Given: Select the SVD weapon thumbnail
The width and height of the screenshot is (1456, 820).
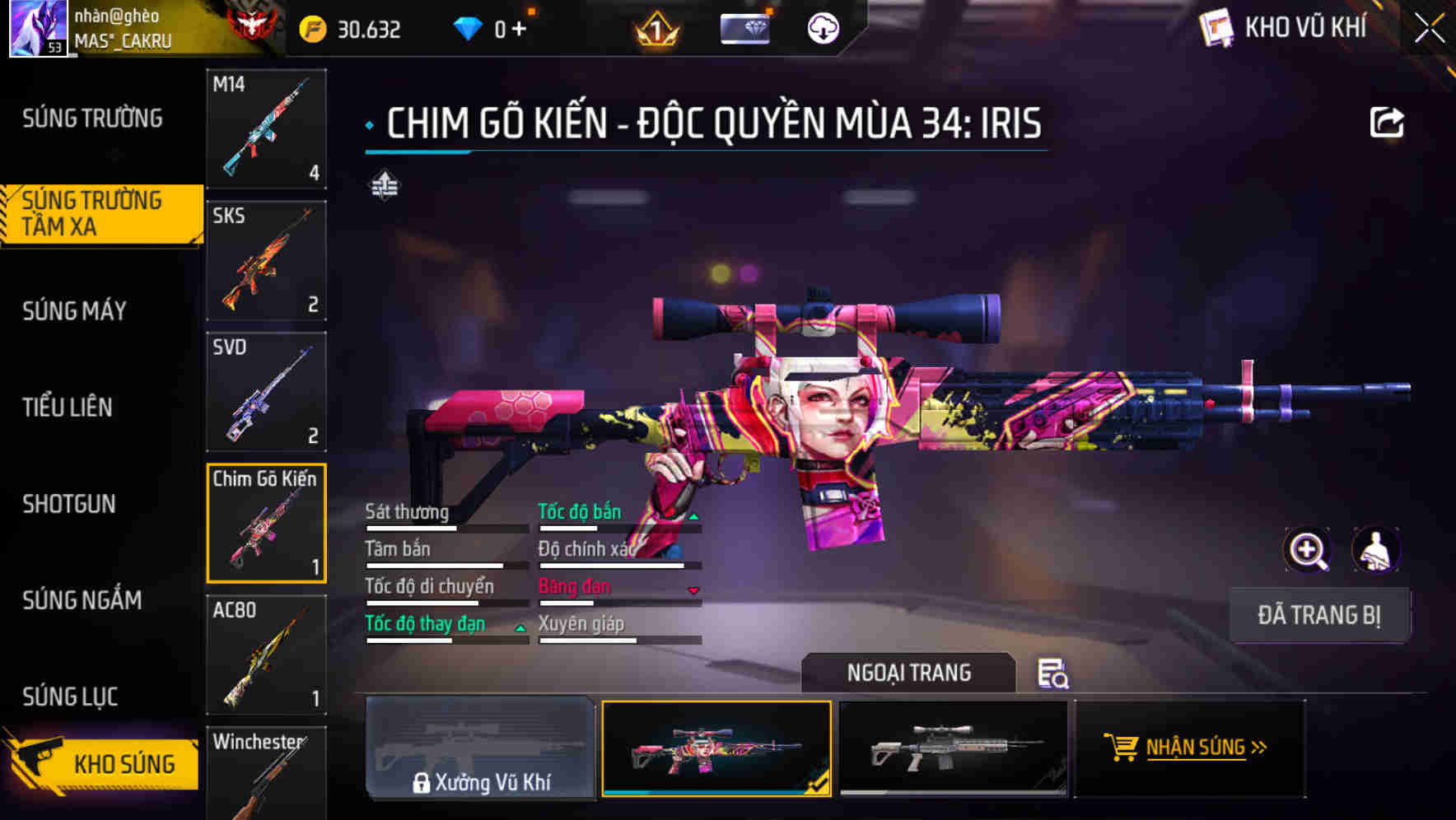Looking at the screenshot, I should [266, 392].
